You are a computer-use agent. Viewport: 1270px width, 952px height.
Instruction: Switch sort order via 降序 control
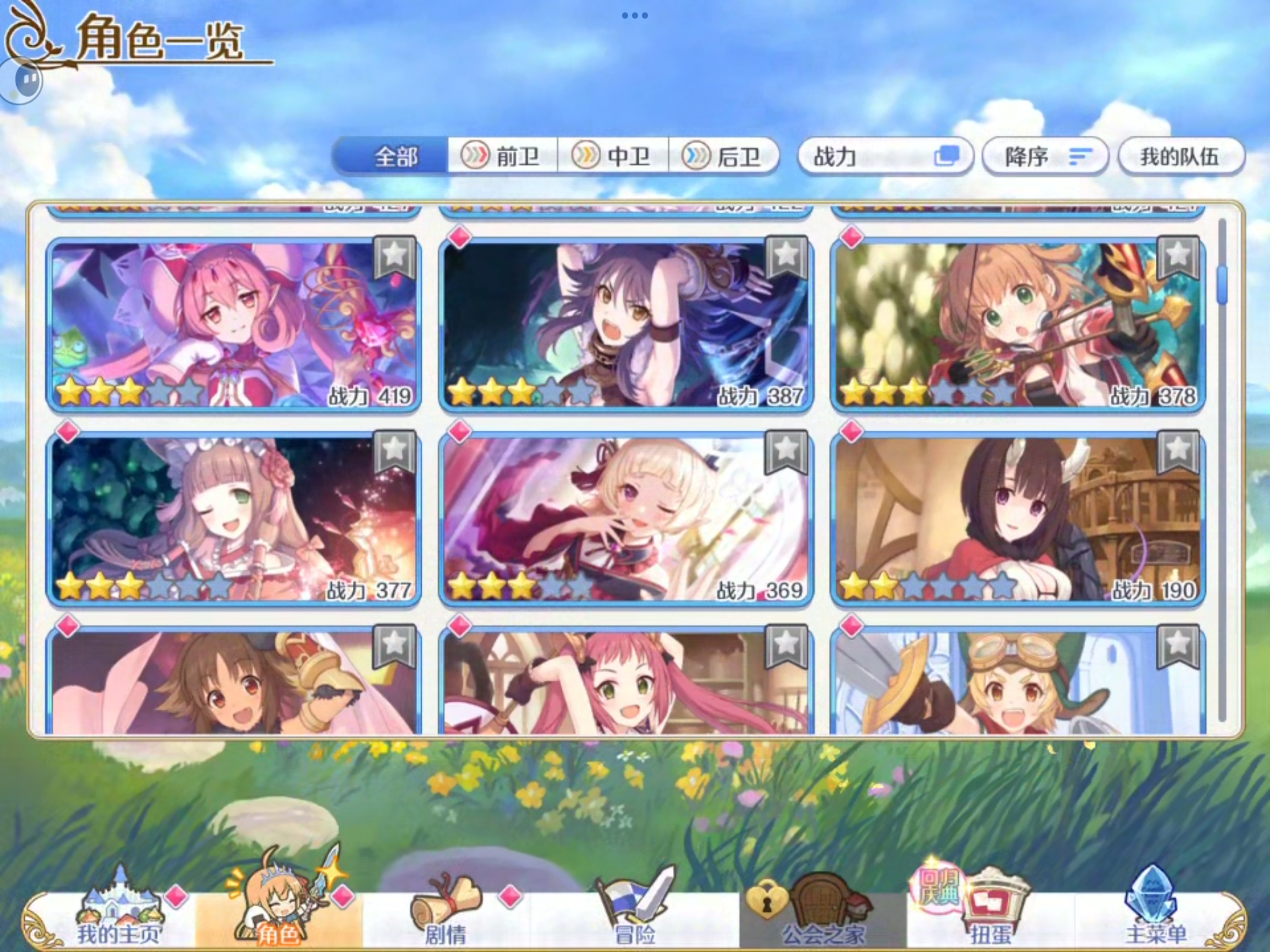point(1046,157)
